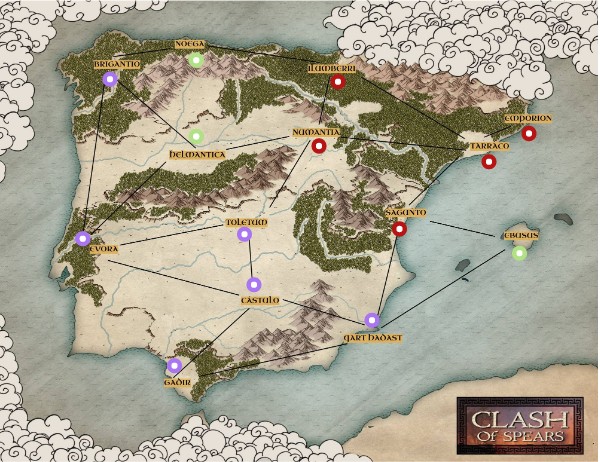
Task: Click the Evora city marker
Action: (x=82, y=239)
